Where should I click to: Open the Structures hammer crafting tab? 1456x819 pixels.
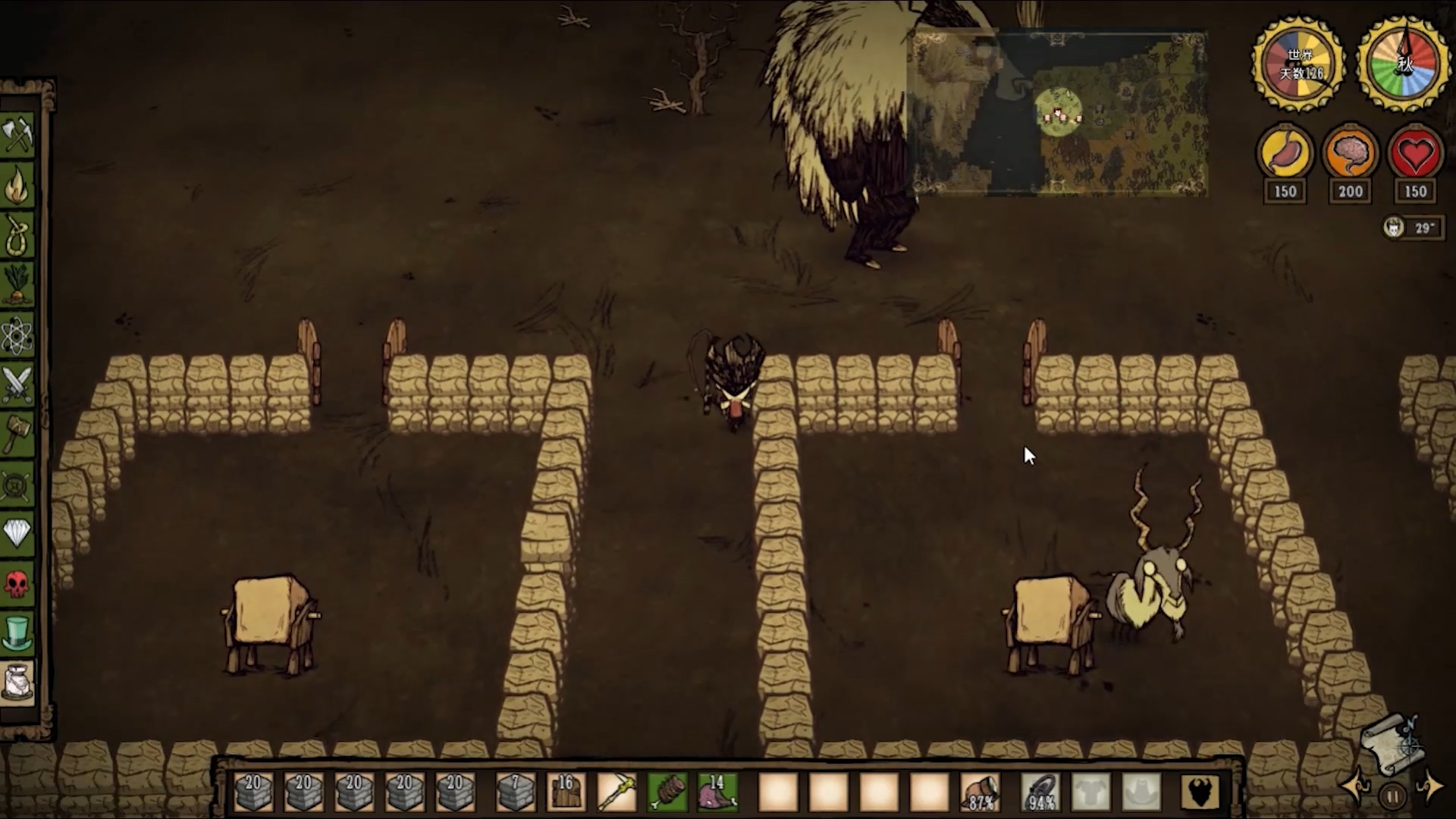pos(17,434)
